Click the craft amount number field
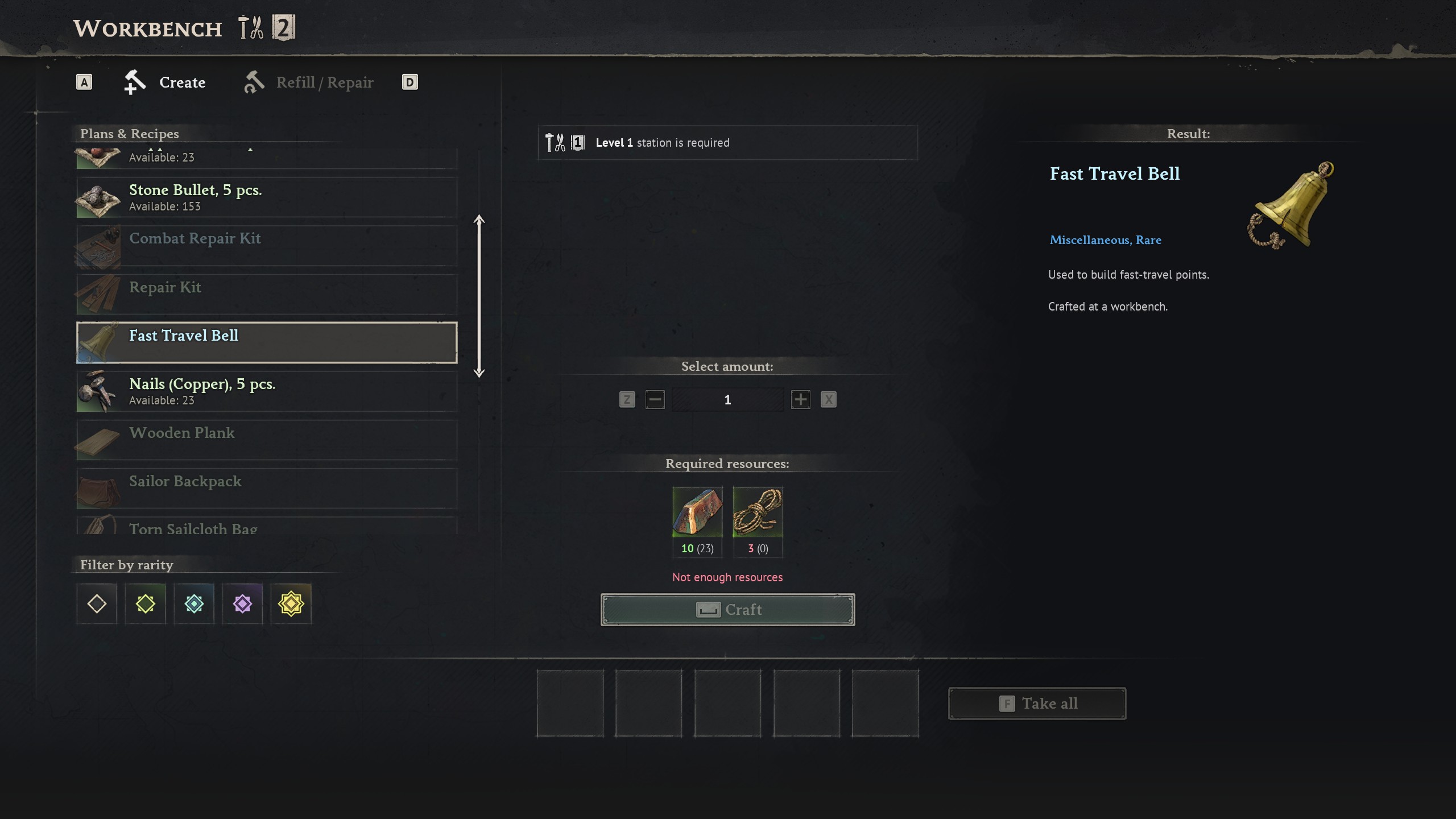Image resolution: width=1456 pixels, height=819 pixels. [727, 400]
